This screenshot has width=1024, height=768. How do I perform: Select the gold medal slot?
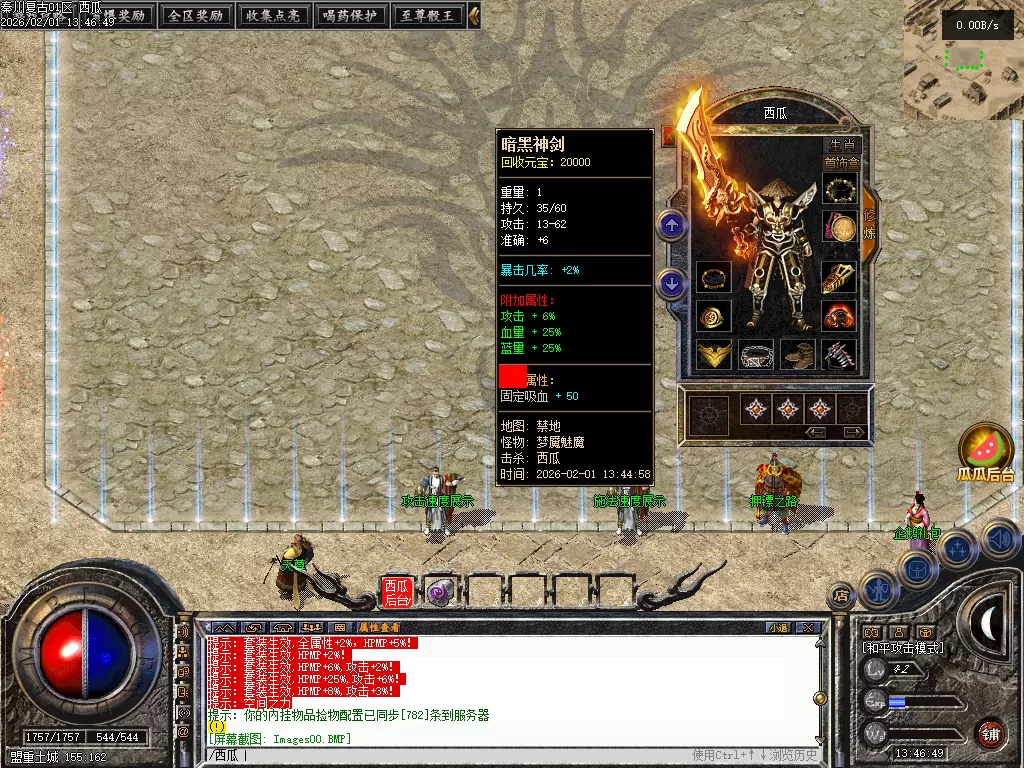point(841,228)
